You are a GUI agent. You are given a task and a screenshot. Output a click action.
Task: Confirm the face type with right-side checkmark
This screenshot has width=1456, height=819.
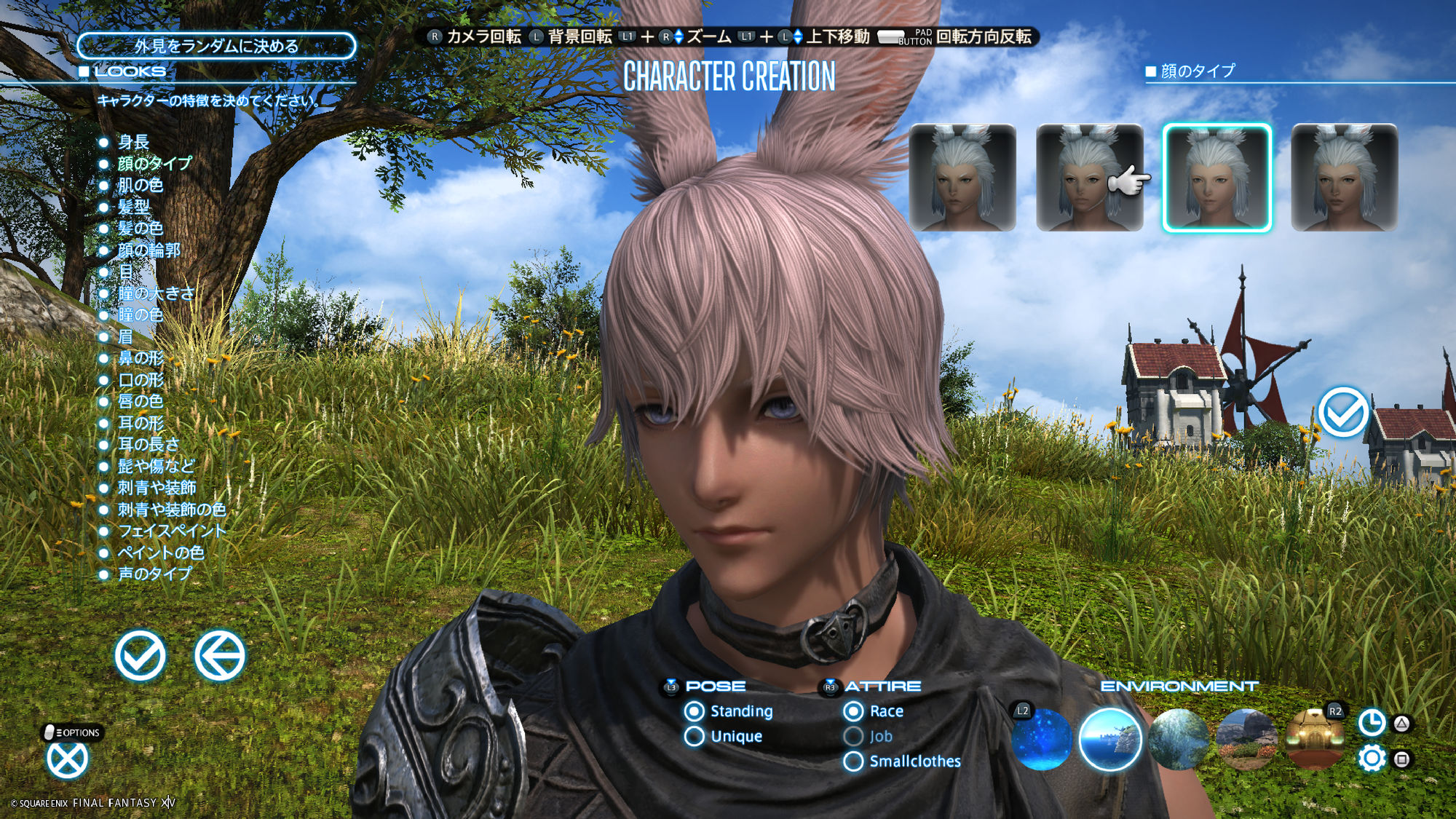pyautogui.click(x=1342, y=412)
